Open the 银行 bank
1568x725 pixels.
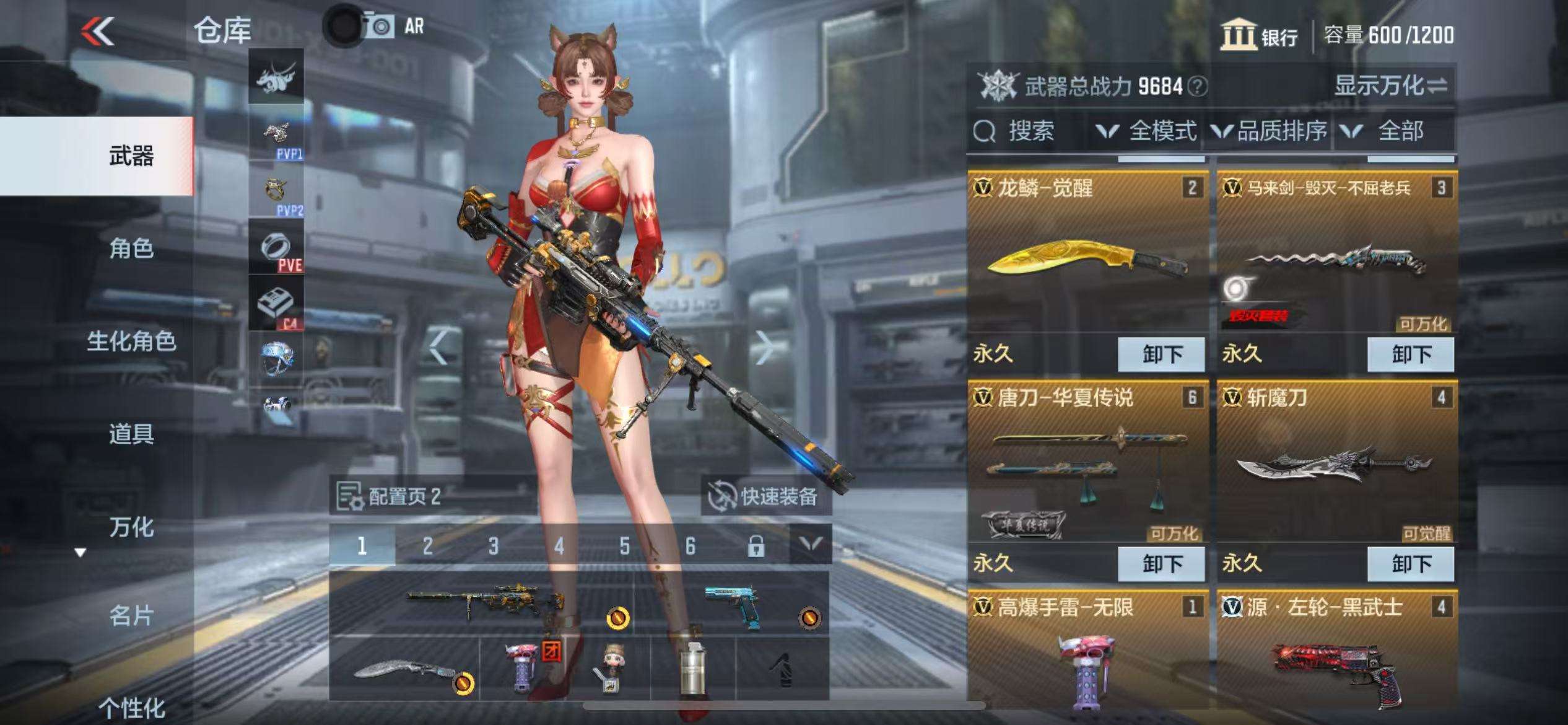click(x=1259, y=35)
